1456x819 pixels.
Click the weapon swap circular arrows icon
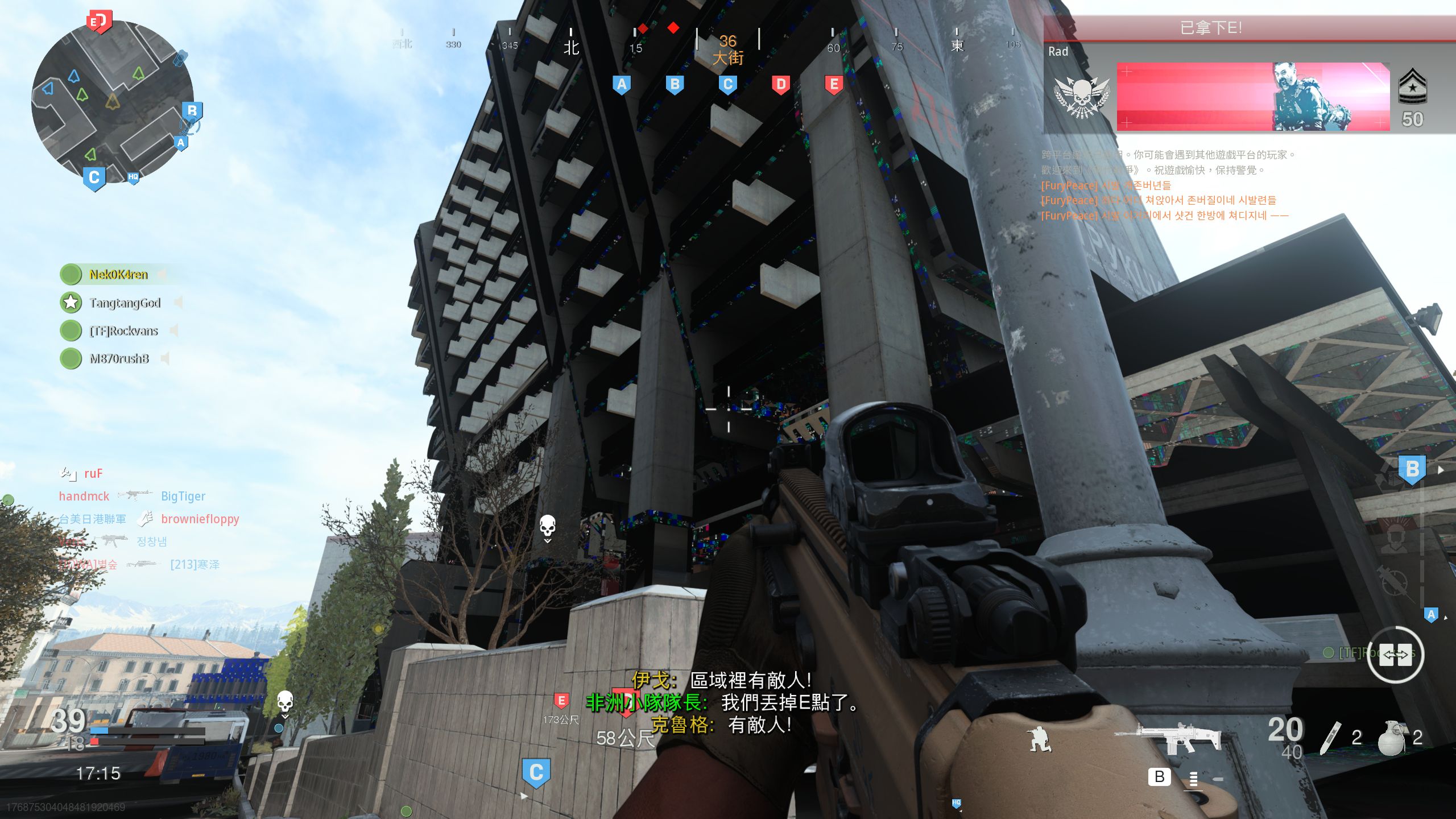(1396, 655)
